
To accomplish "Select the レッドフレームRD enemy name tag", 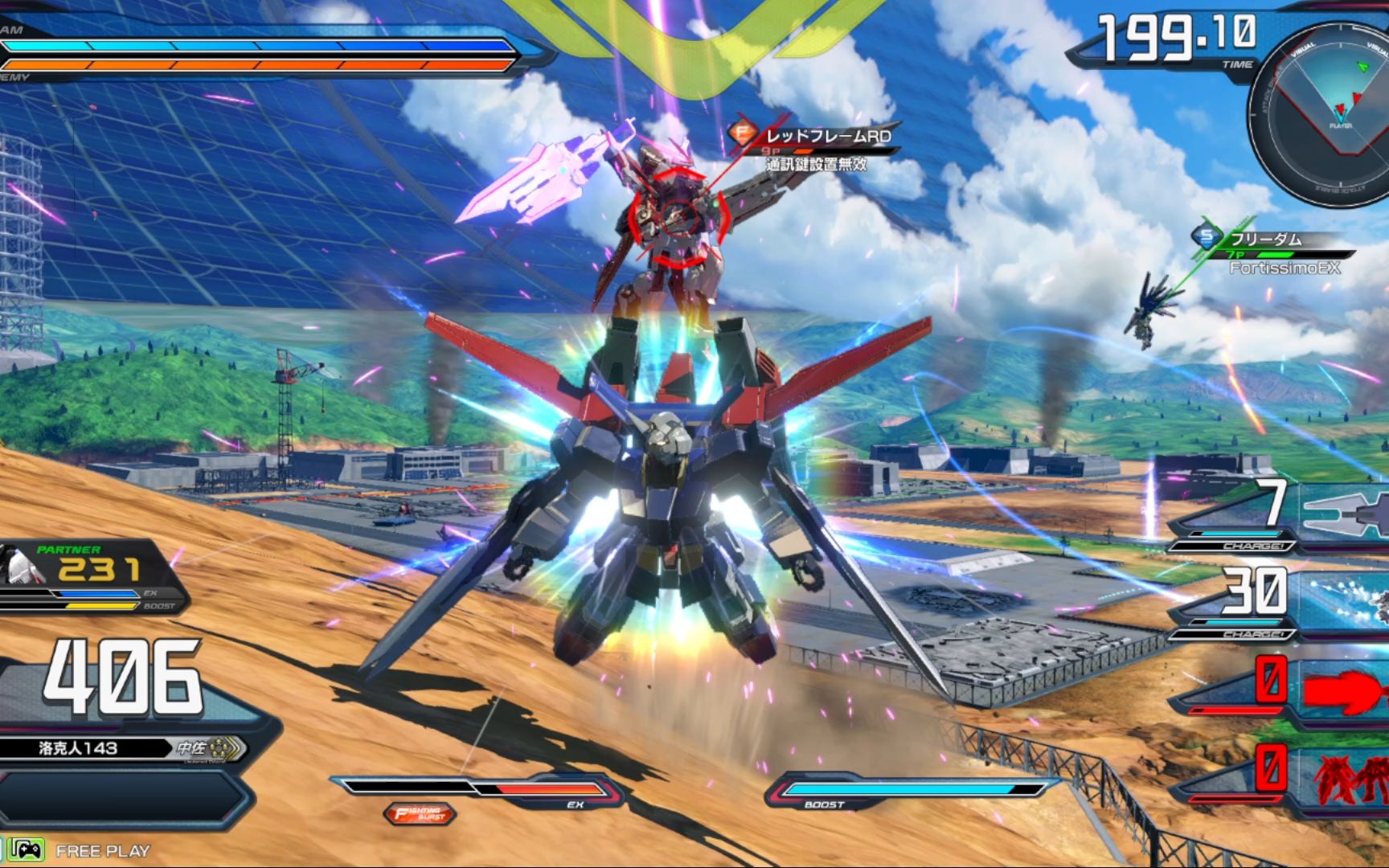I will click(826, 136).
